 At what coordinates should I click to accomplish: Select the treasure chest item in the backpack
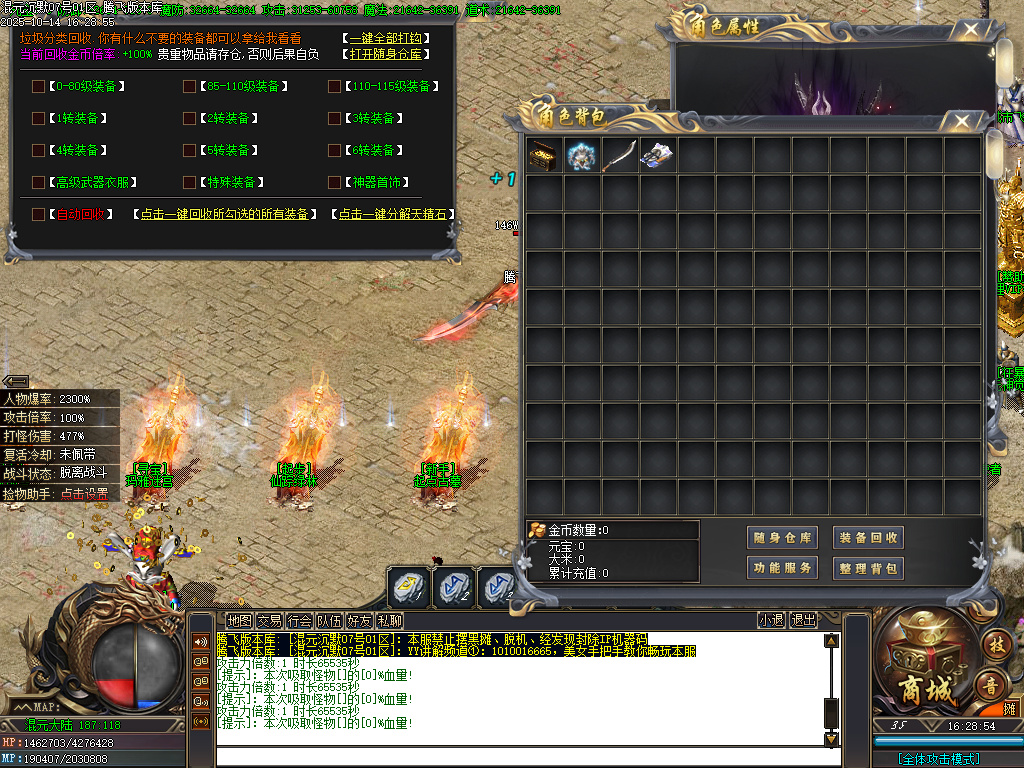pyautogui.click(x=544, y=155)
